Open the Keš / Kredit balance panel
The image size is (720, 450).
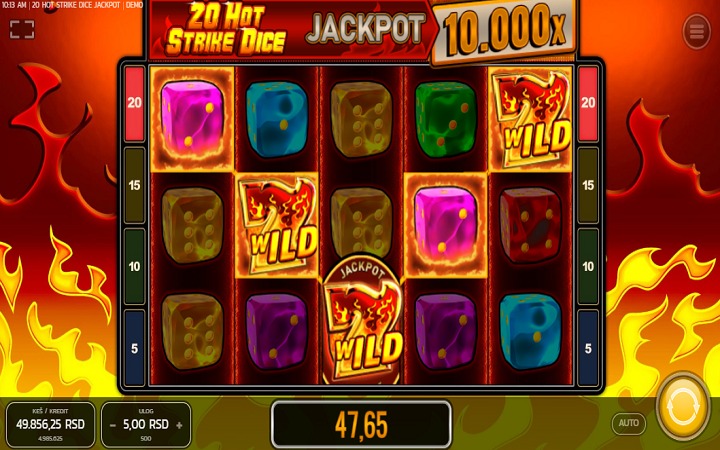50,424
